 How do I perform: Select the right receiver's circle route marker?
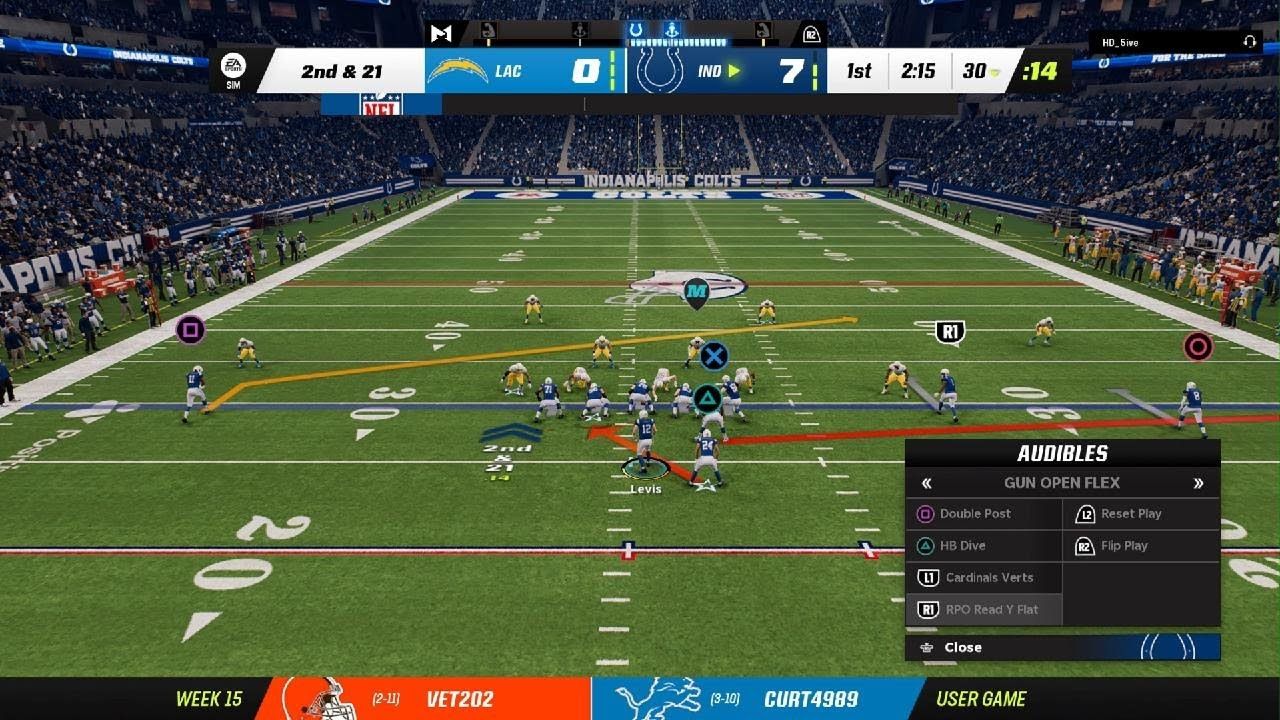(x=1197, y=347)
